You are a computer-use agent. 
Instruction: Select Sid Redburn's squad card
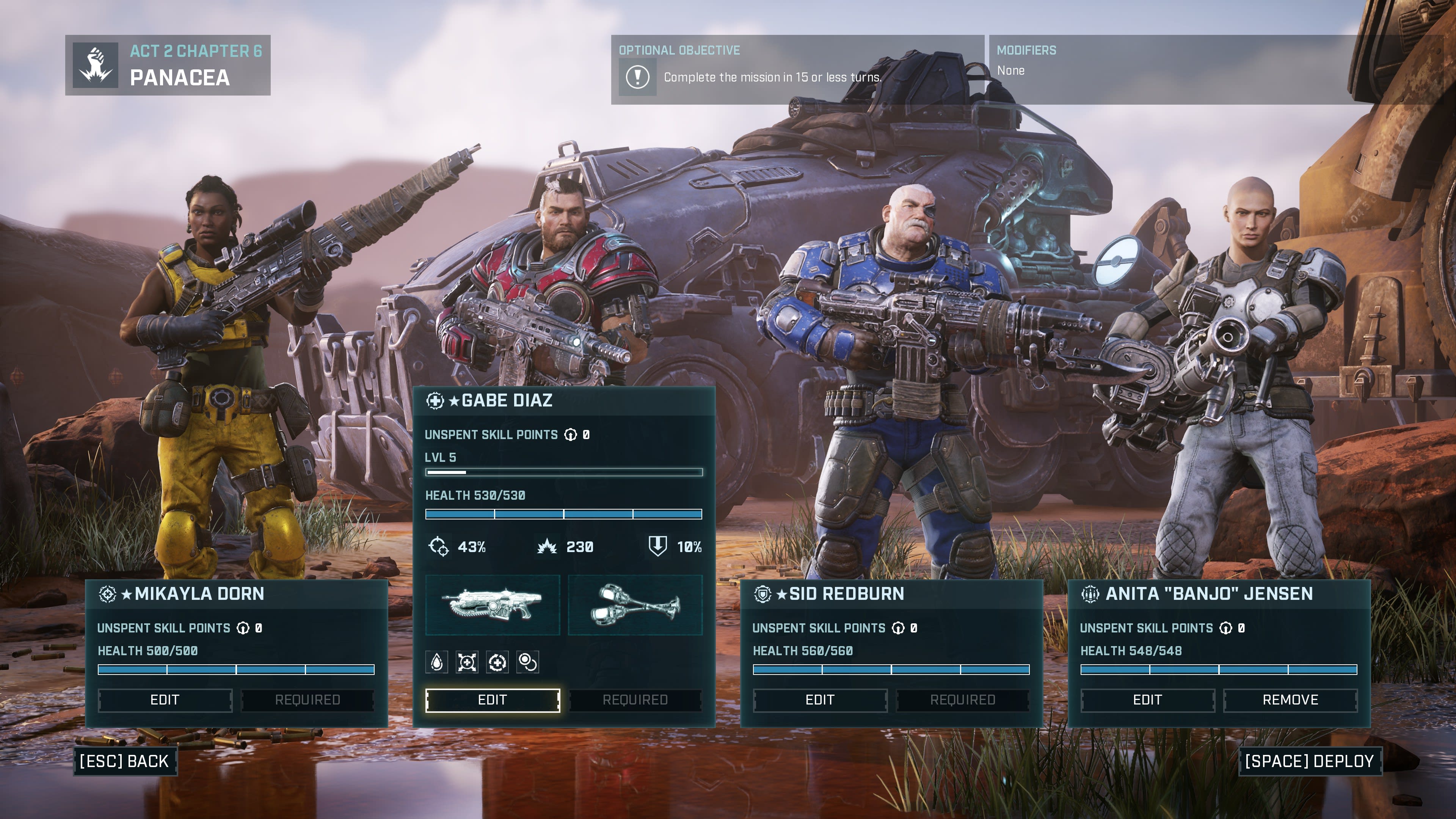[x=891, y=593]
